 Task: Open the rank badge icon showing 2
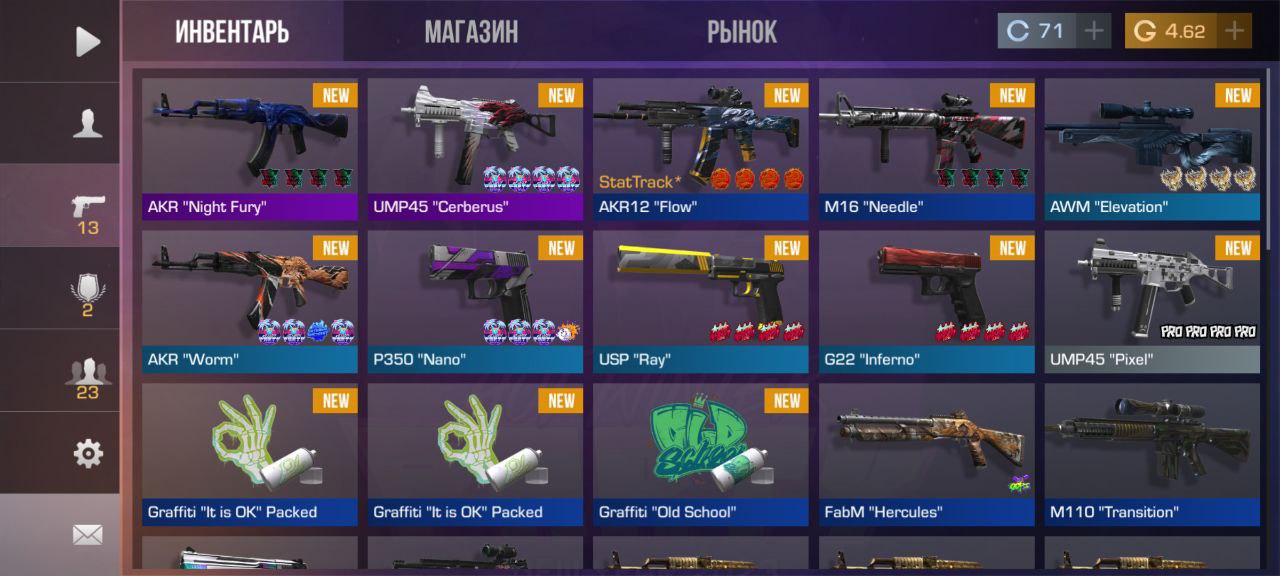[88, 294]
